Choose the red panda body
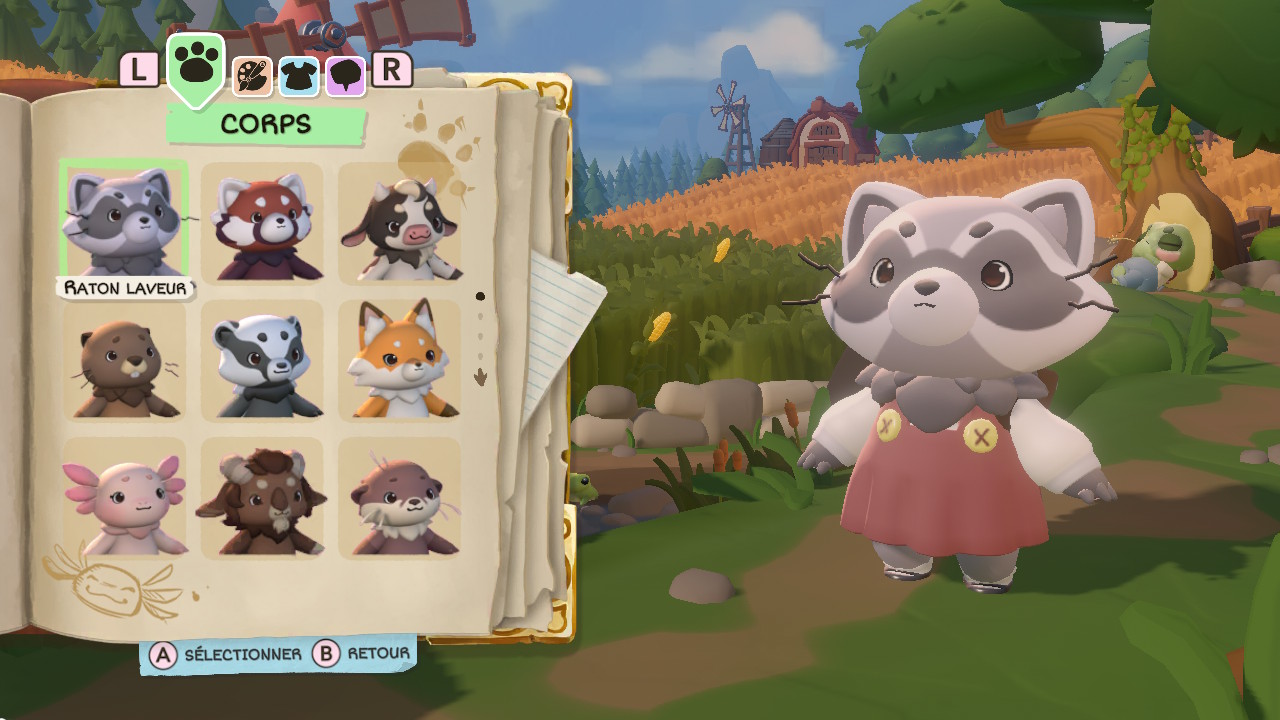The width and height of the screenshot is (1280, 720). point(262,224)
